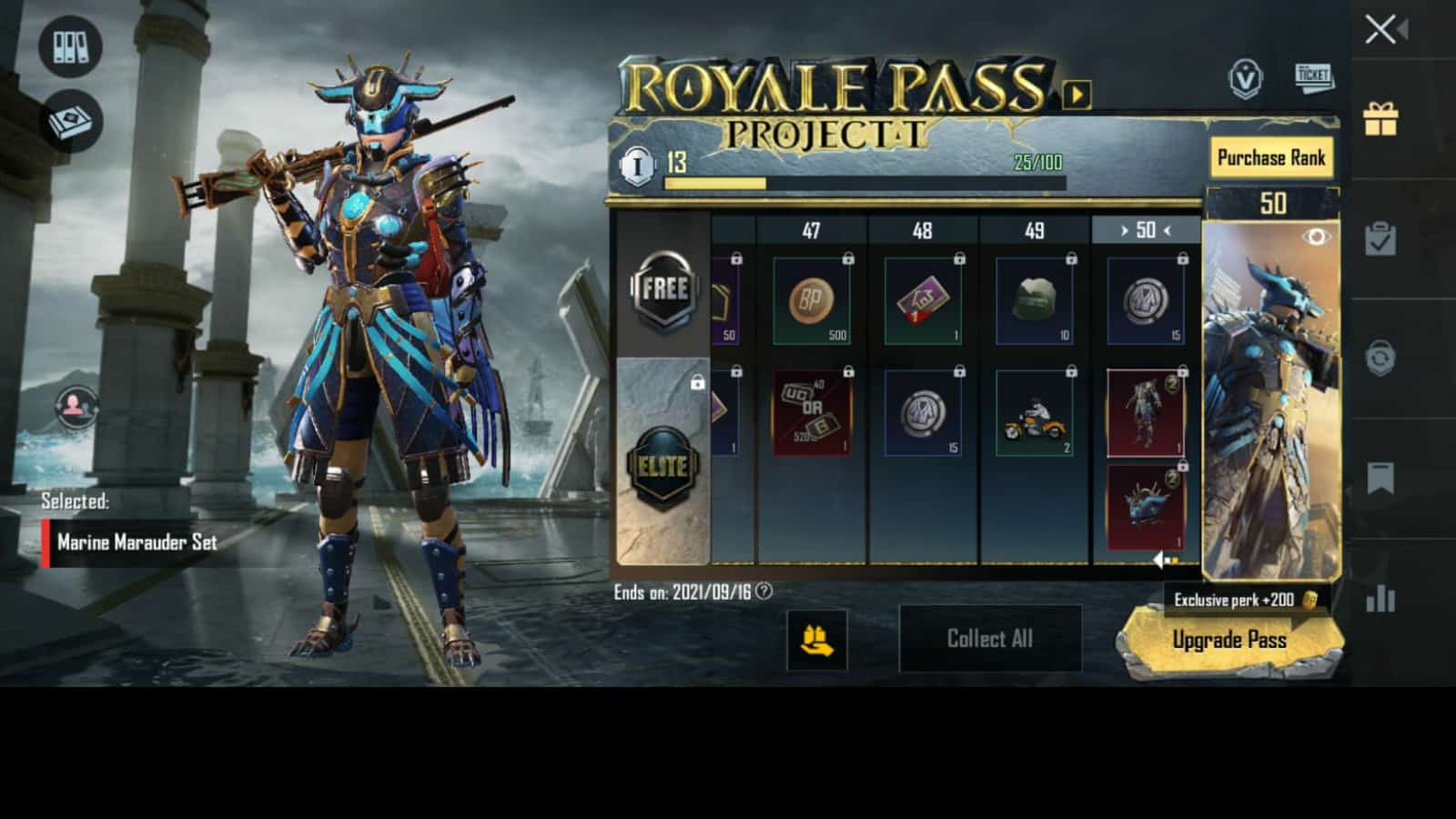Image resolution: width=1456 pixels, height=819 pixels.
Task: Select the green helmet reward at rank 49
Action: (1034, 301)
